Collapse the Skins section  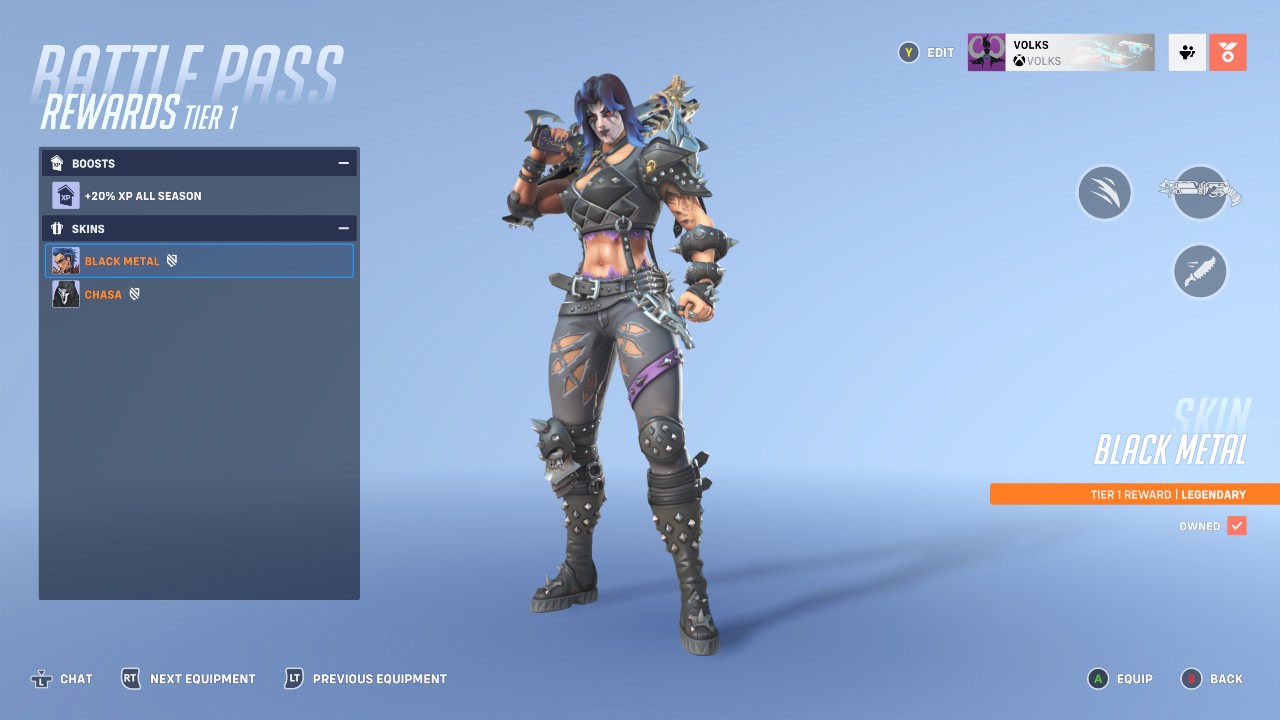coord(344,229)
